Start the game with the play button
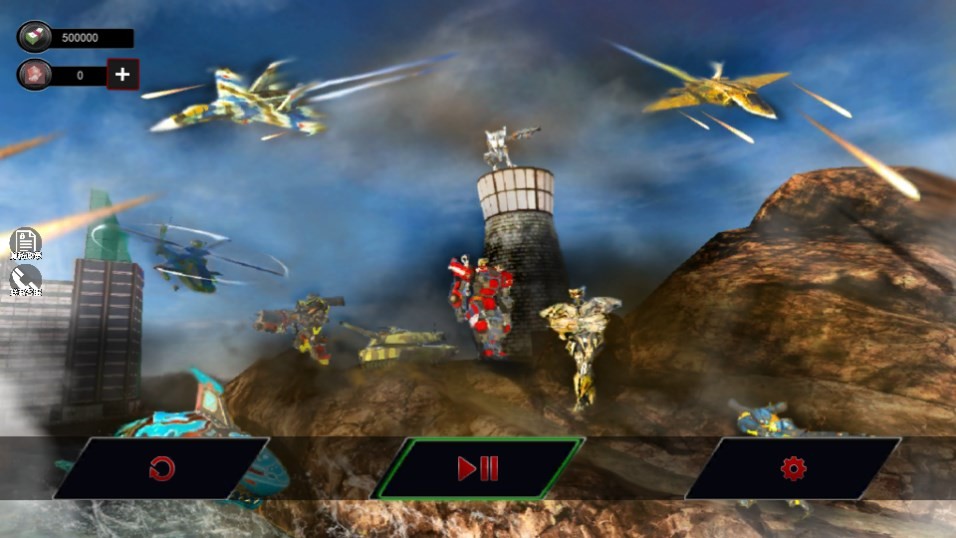Viewport: 956px width, 538px height. point(478,468)
